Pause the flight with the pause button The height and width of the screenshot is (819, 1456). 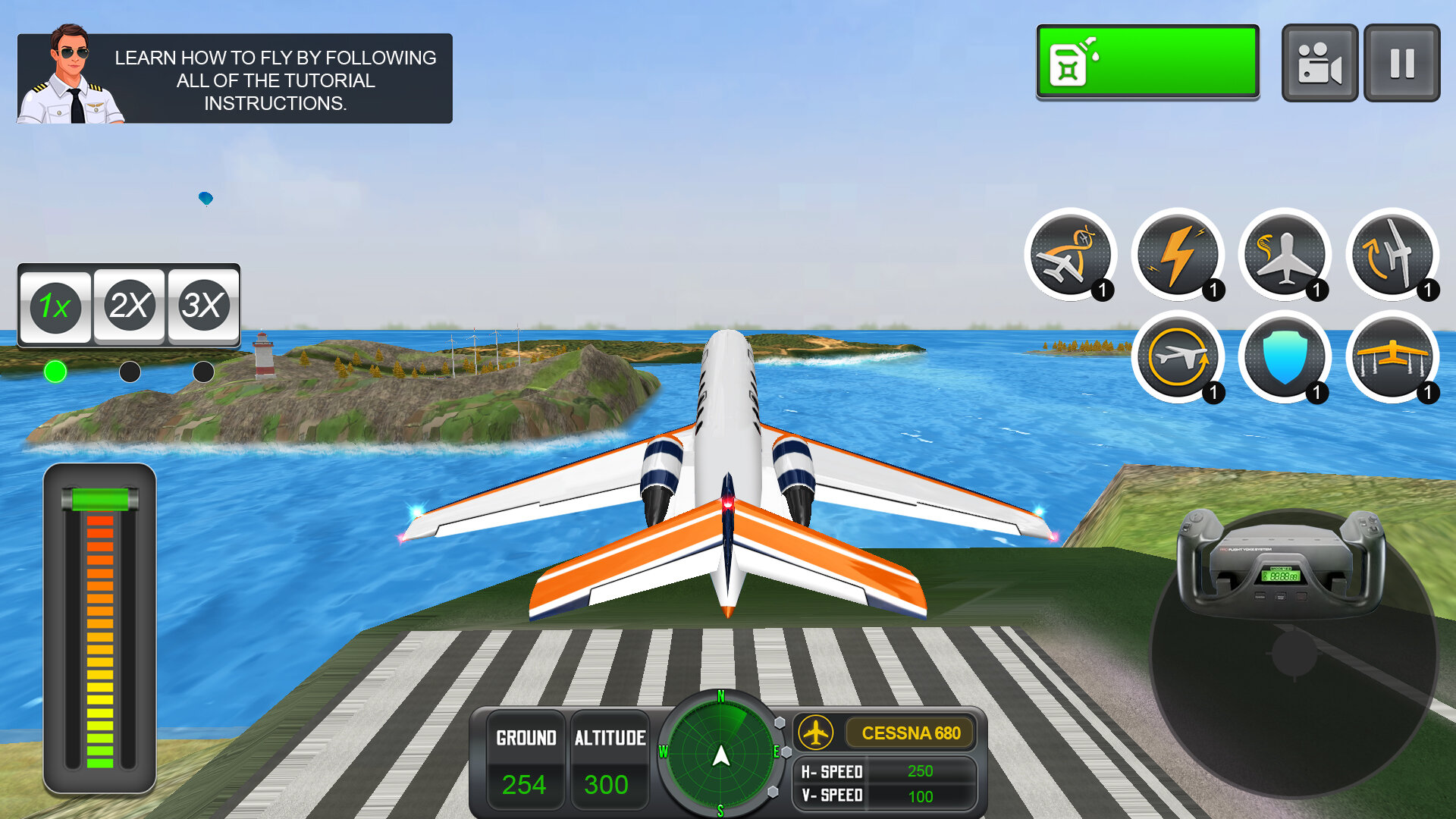tap(1401, 63)
